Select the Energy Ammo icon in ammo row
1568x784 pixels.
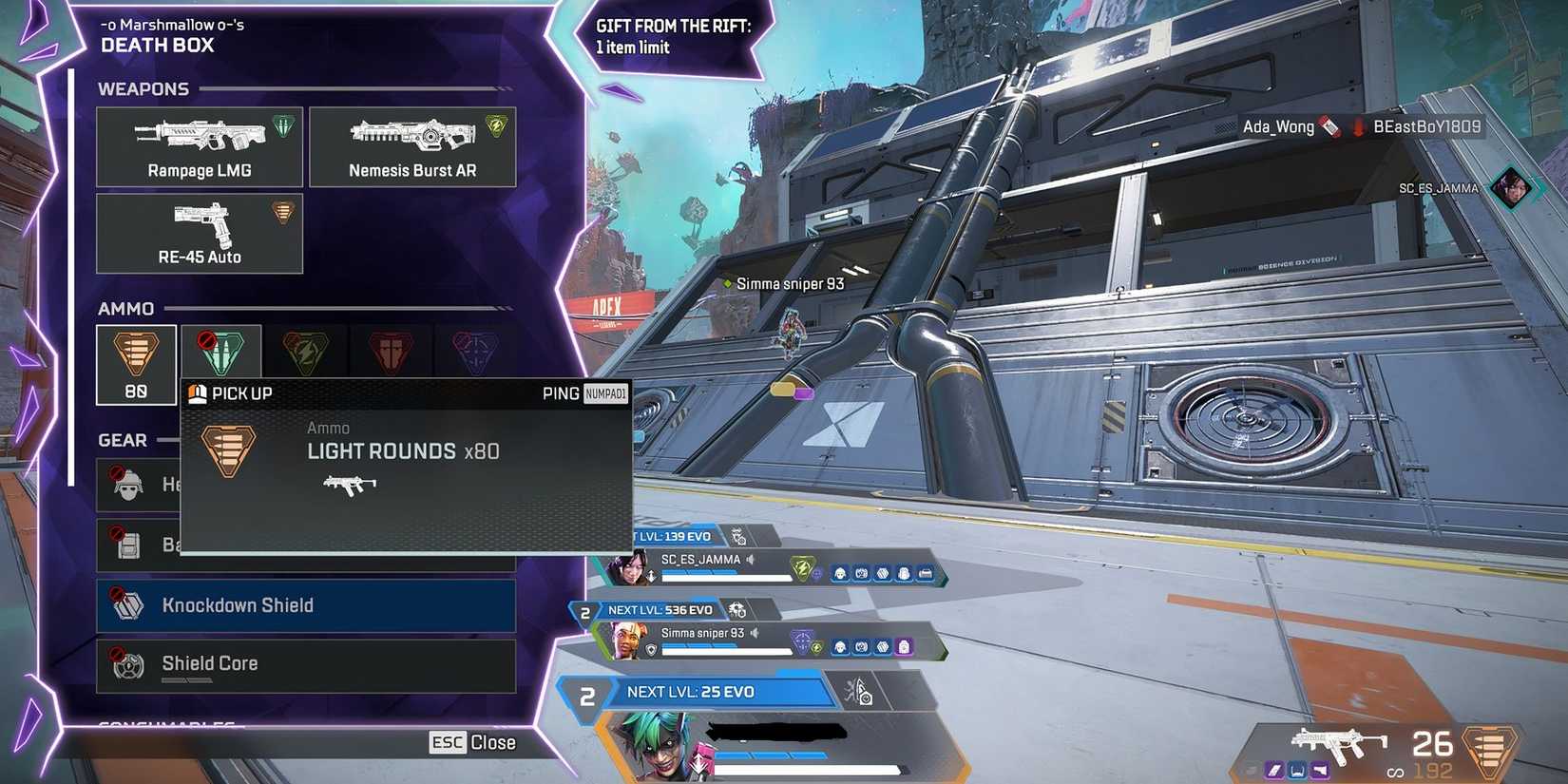click(306, 352)
